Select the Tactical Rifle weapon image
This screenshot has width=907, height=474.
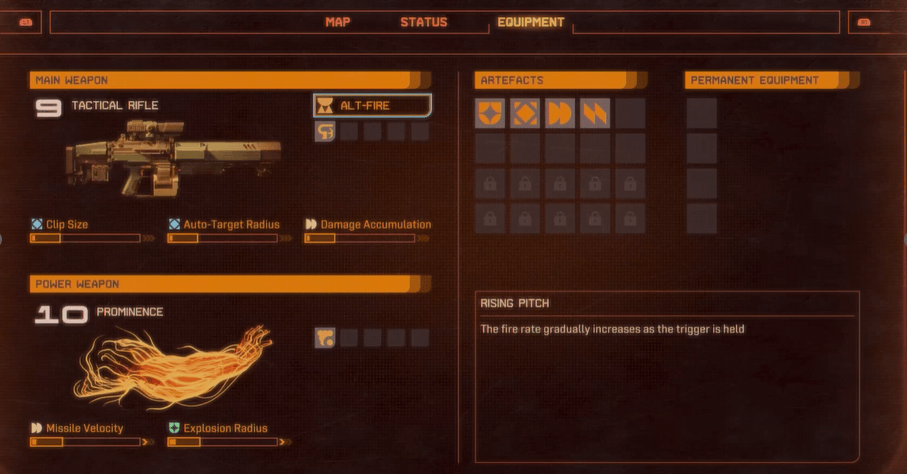[173, 157]
